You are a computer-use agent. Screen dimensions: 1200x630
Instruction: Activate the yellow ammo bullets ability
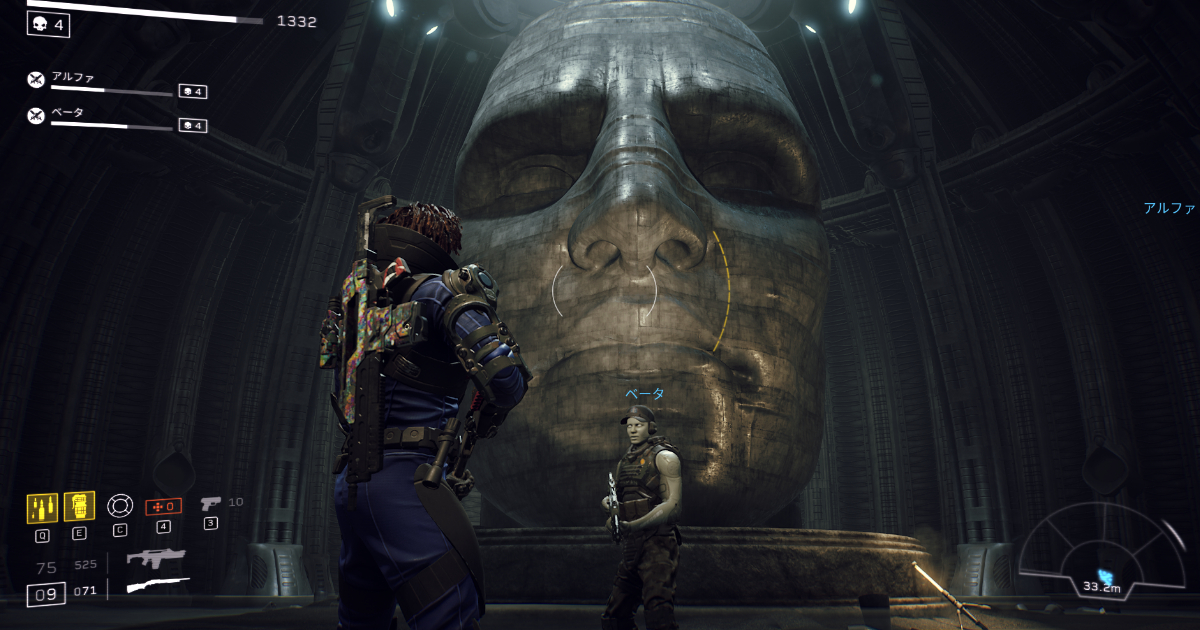[42, 507]
